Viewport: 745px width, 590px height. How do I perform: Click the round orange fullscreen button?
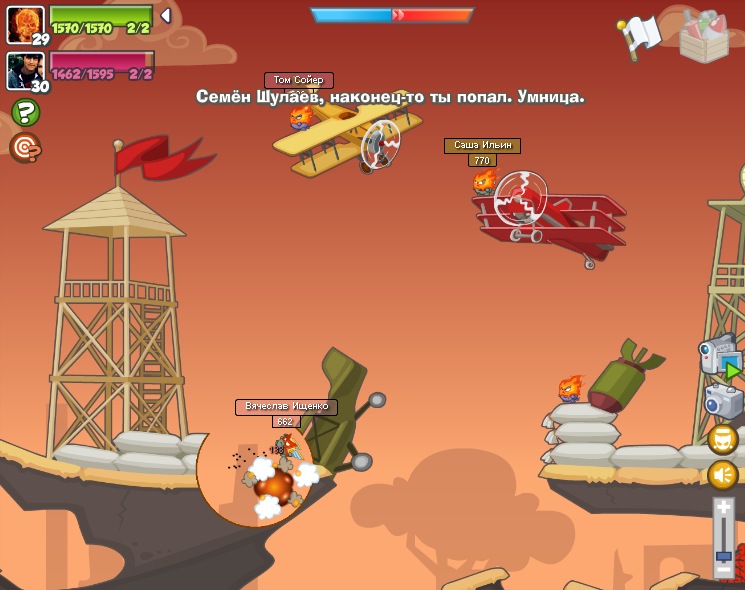723,439
